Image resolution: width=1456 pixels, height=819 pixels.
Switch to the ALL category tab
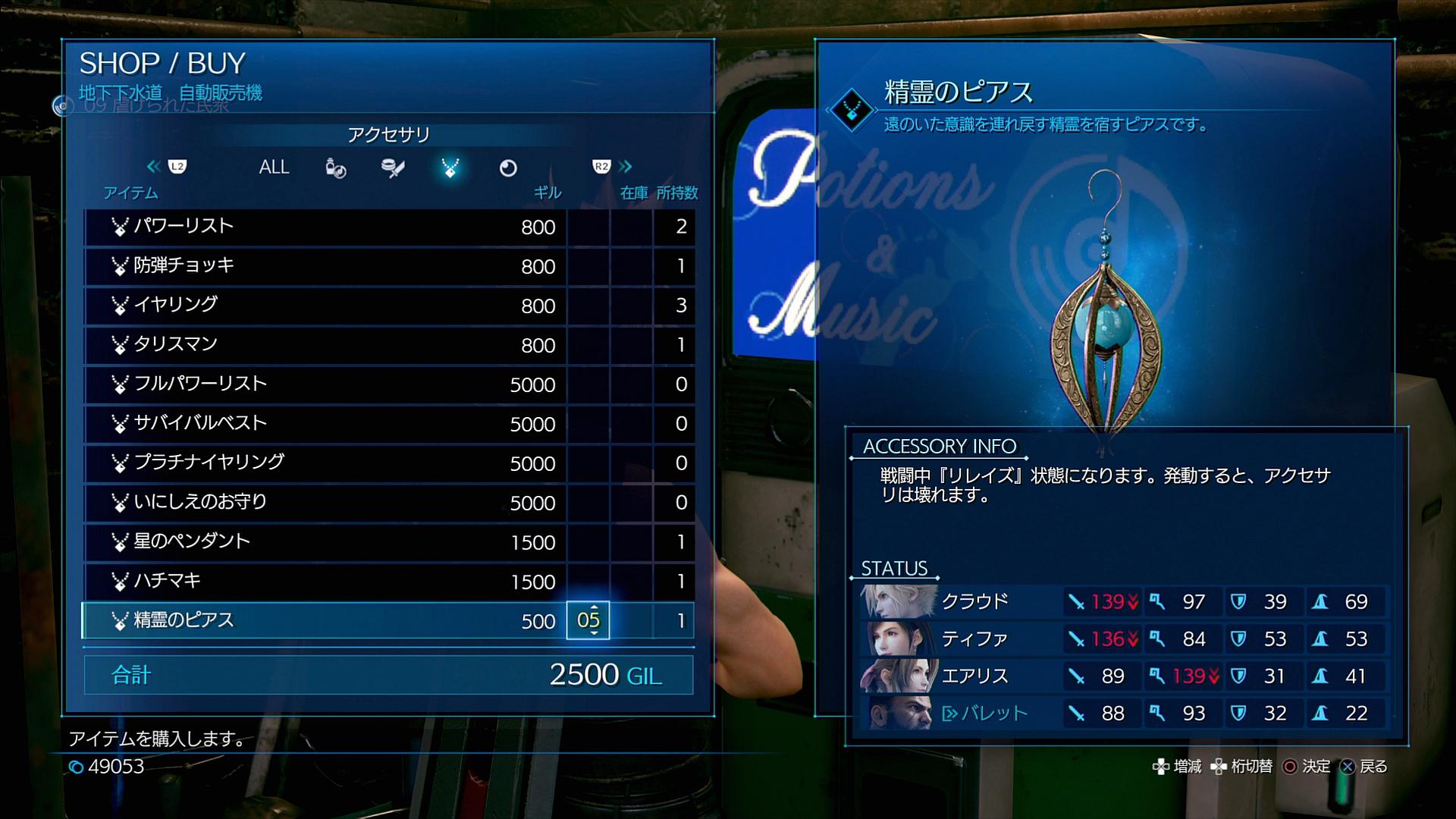pos(274,168)
